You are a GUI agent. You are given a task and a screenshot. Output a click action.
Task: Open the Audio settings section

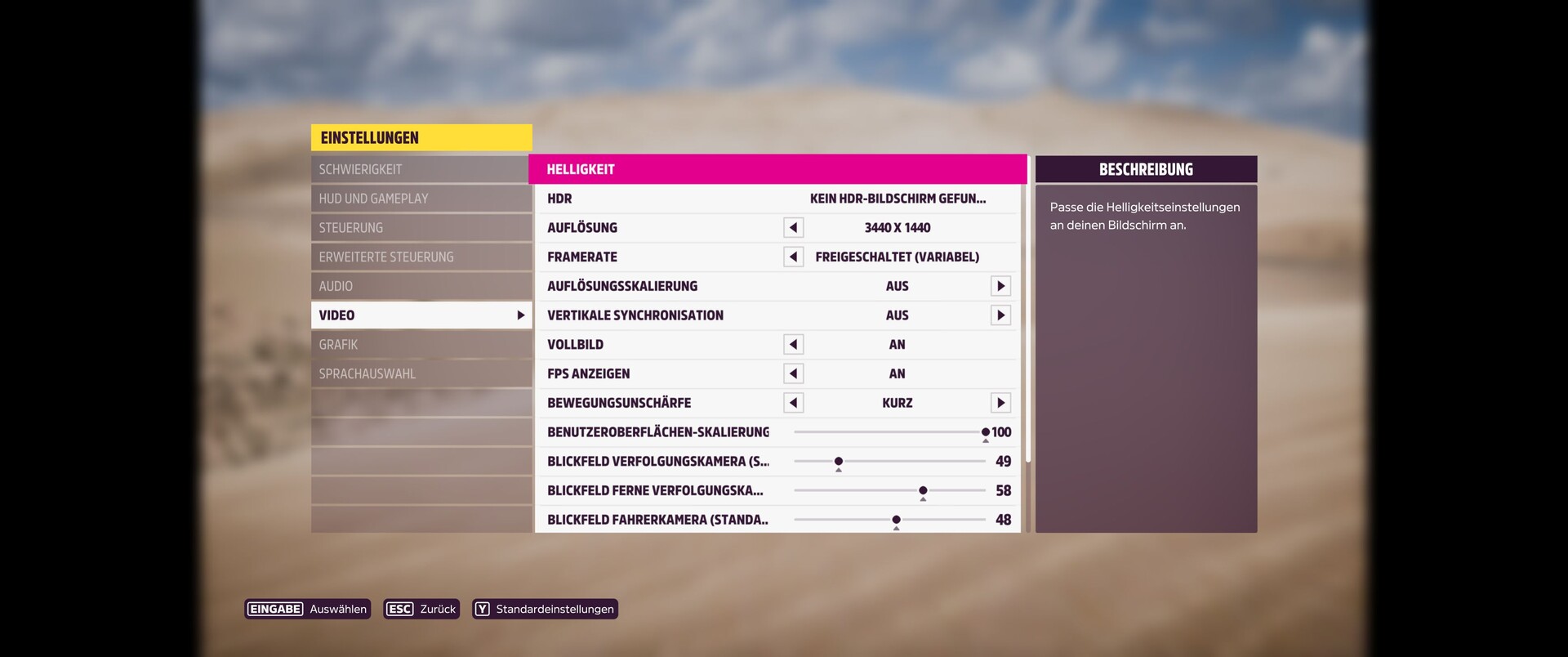point(421,285)
